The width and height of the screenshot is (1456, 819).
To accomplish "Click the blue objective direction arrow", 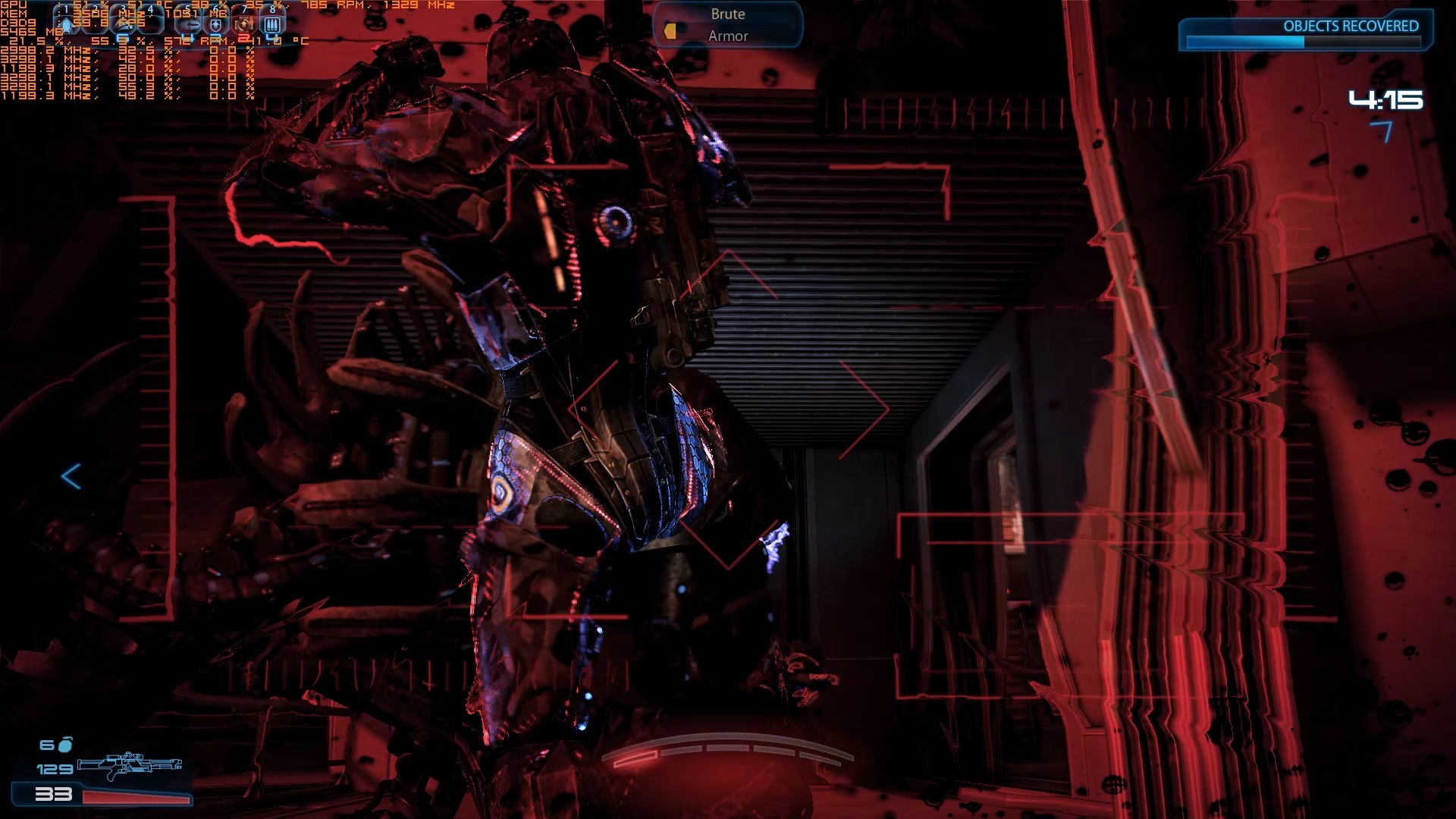I will (71, 476).
